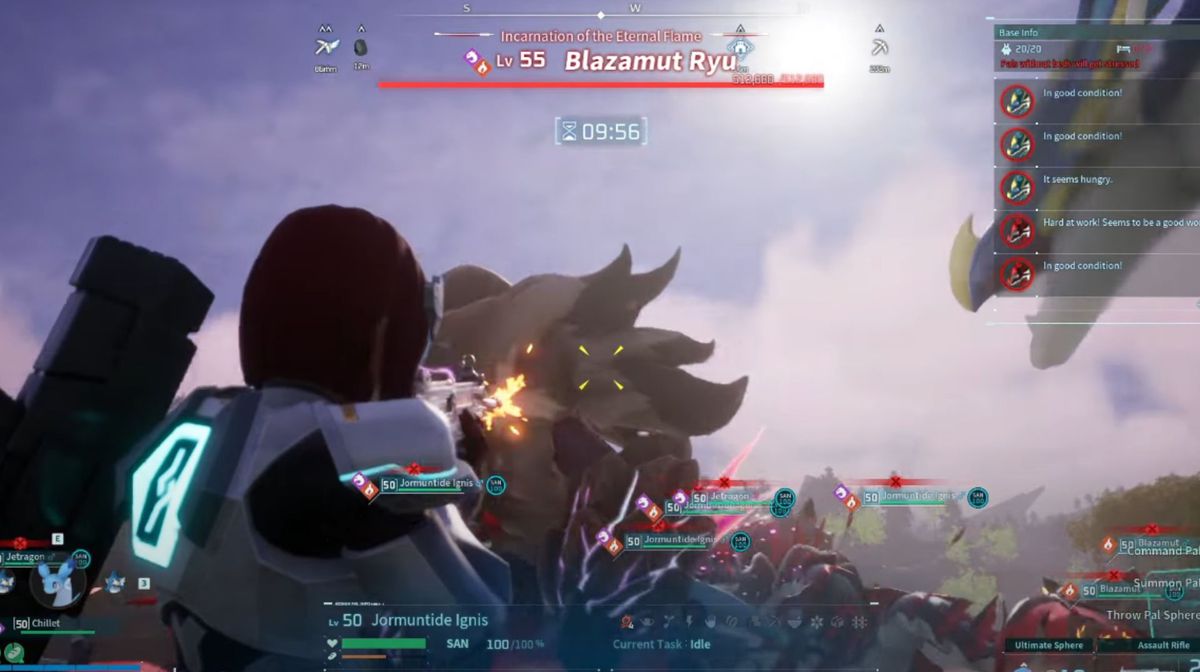This screenshot has width=1200, height=672.
Task: Click the snowflake cooling work suitability icon
Action: coord(817,622)
